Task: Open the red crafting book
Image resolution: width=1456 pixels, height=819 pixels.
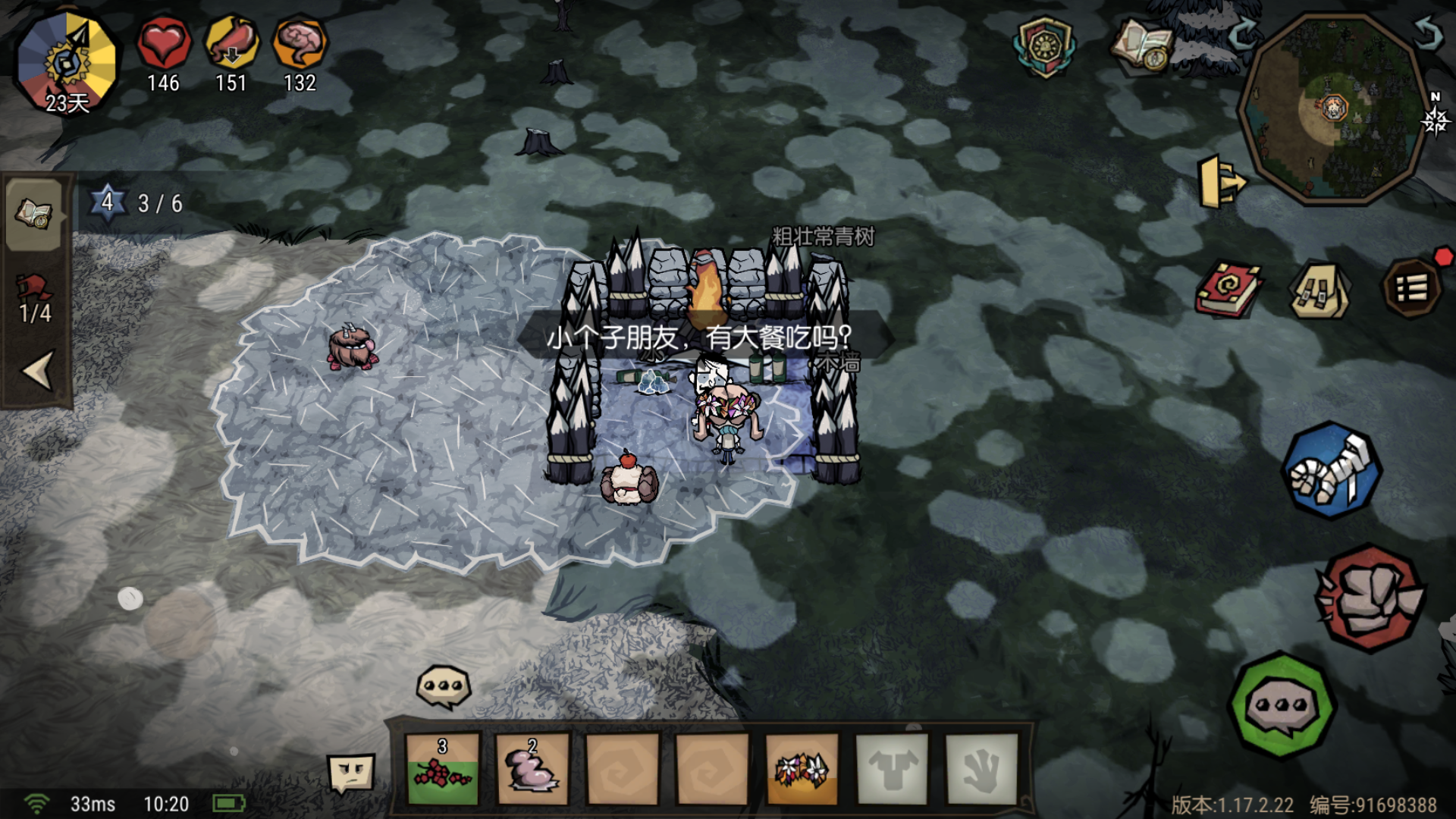Action: [1228, 290]
